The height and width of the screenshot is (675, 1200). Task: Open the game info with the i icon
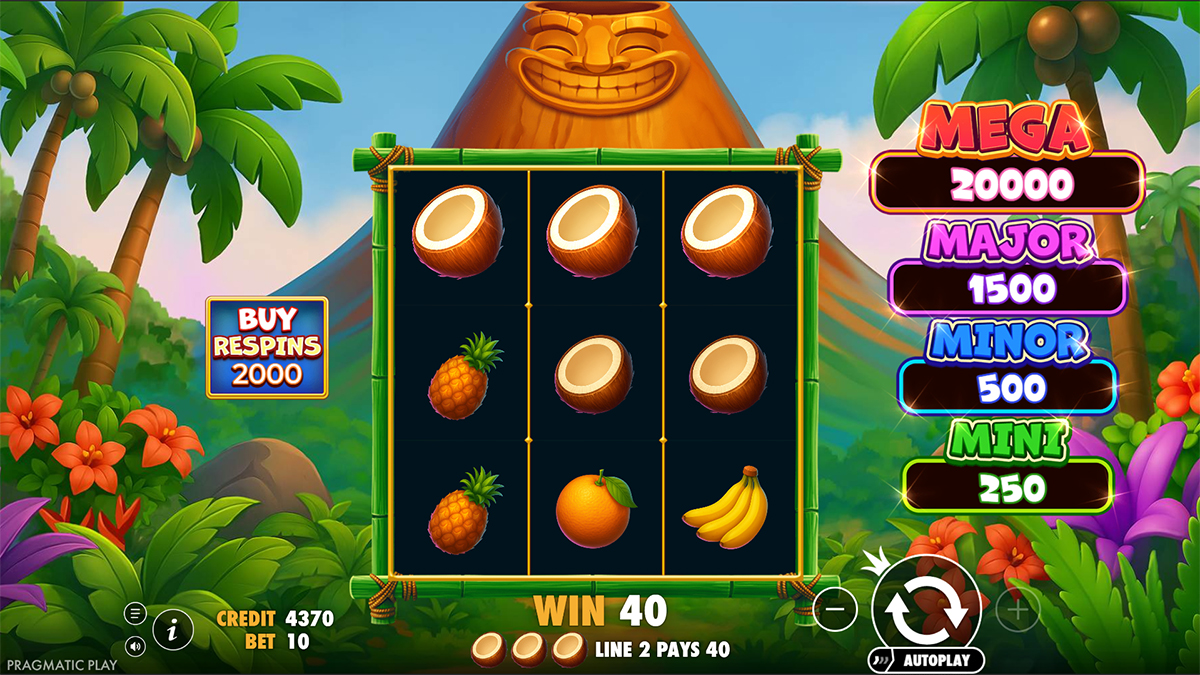173,629
